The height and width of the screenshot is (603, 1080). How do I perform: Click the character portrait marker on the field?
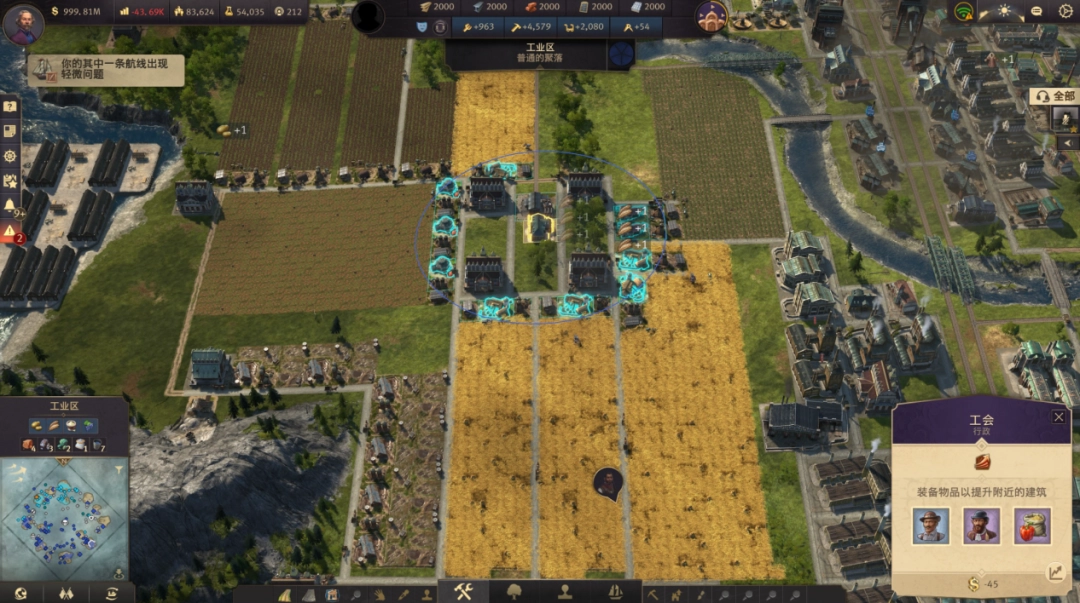point(606,482)
